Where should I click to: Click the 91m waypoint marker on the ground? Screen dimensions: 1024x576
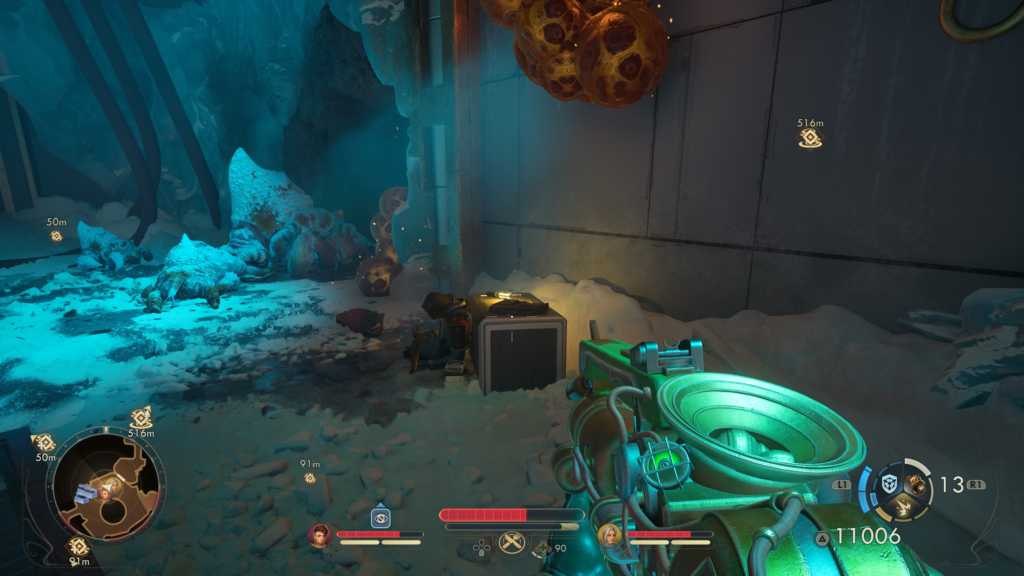point(310,478)
